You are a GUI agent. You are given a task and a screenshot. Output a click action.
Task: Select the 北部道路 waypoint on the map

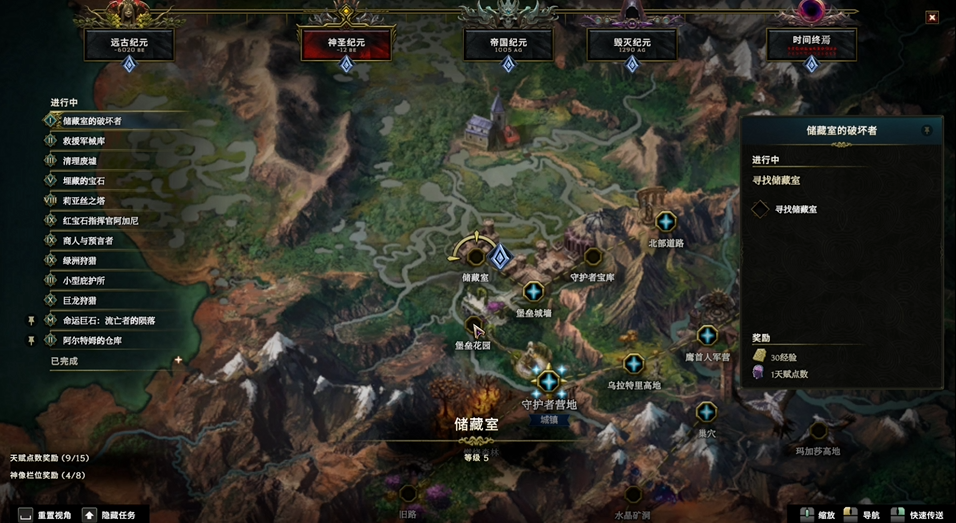coord(665,221)
